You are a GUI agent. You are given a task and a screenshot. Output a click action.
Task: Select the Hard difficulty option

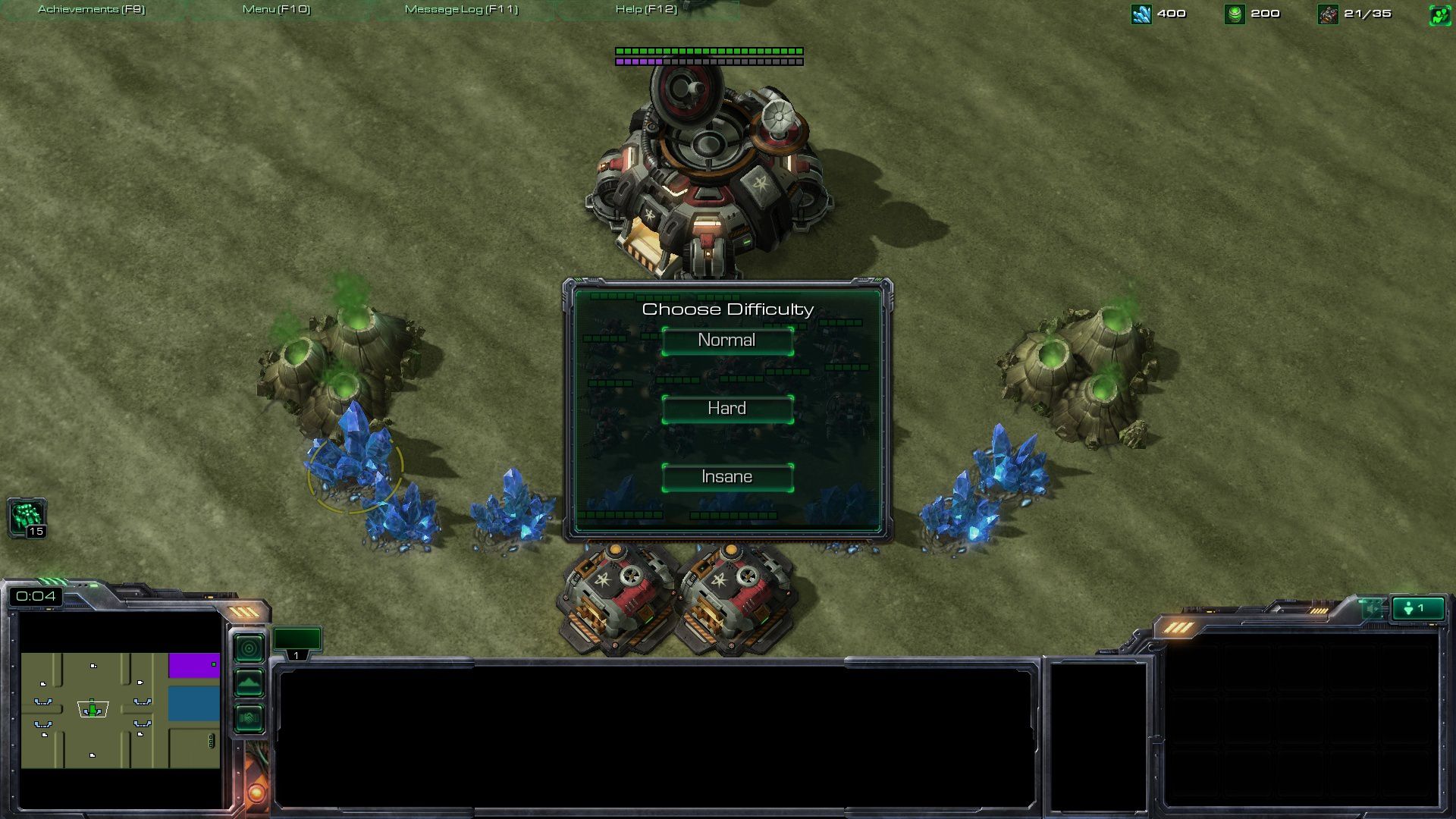(x=727, y=409)
